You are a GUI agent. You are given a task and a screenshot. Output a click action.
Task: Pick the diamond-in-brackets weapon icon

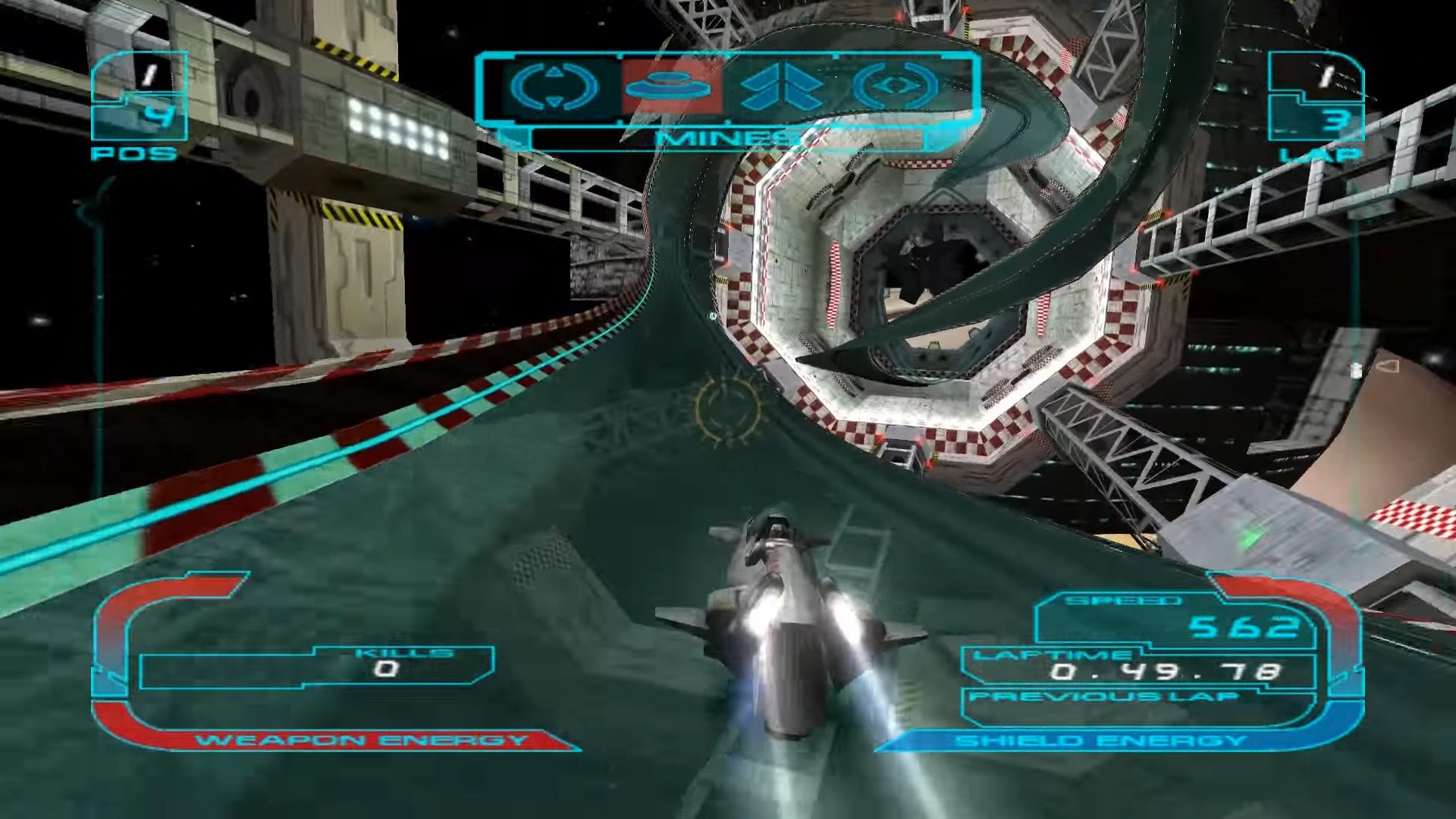(896, 87)
